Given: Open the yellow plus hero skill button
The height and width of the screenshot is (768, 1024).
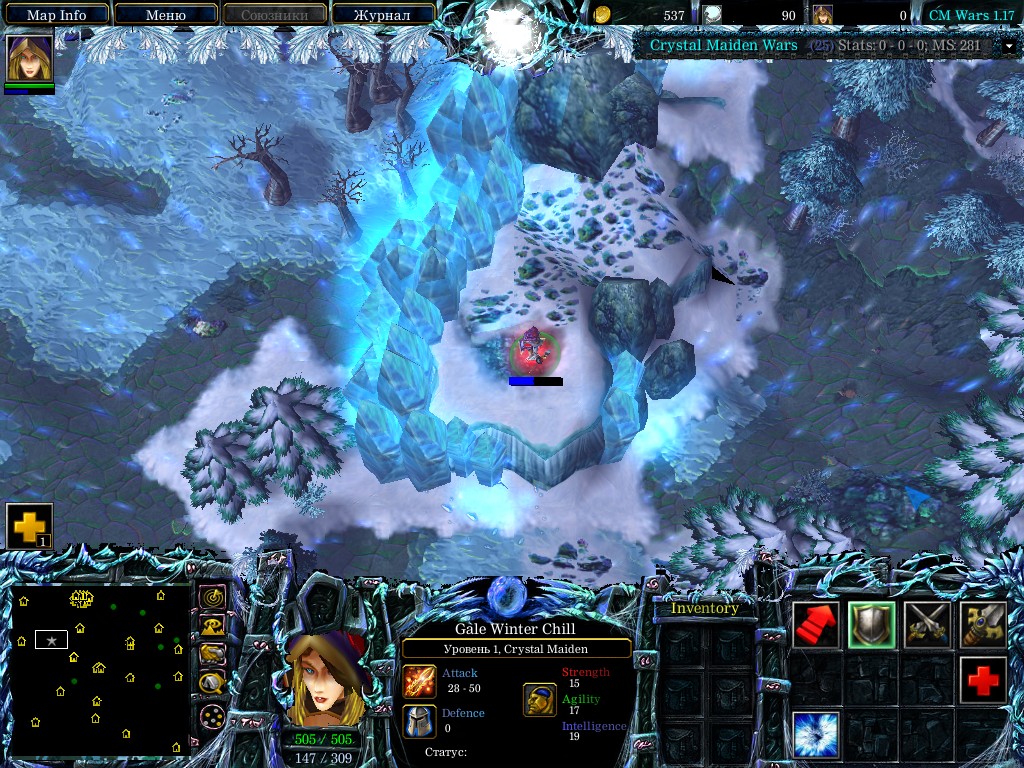Looking at the screenshot, I should [29, 526].
